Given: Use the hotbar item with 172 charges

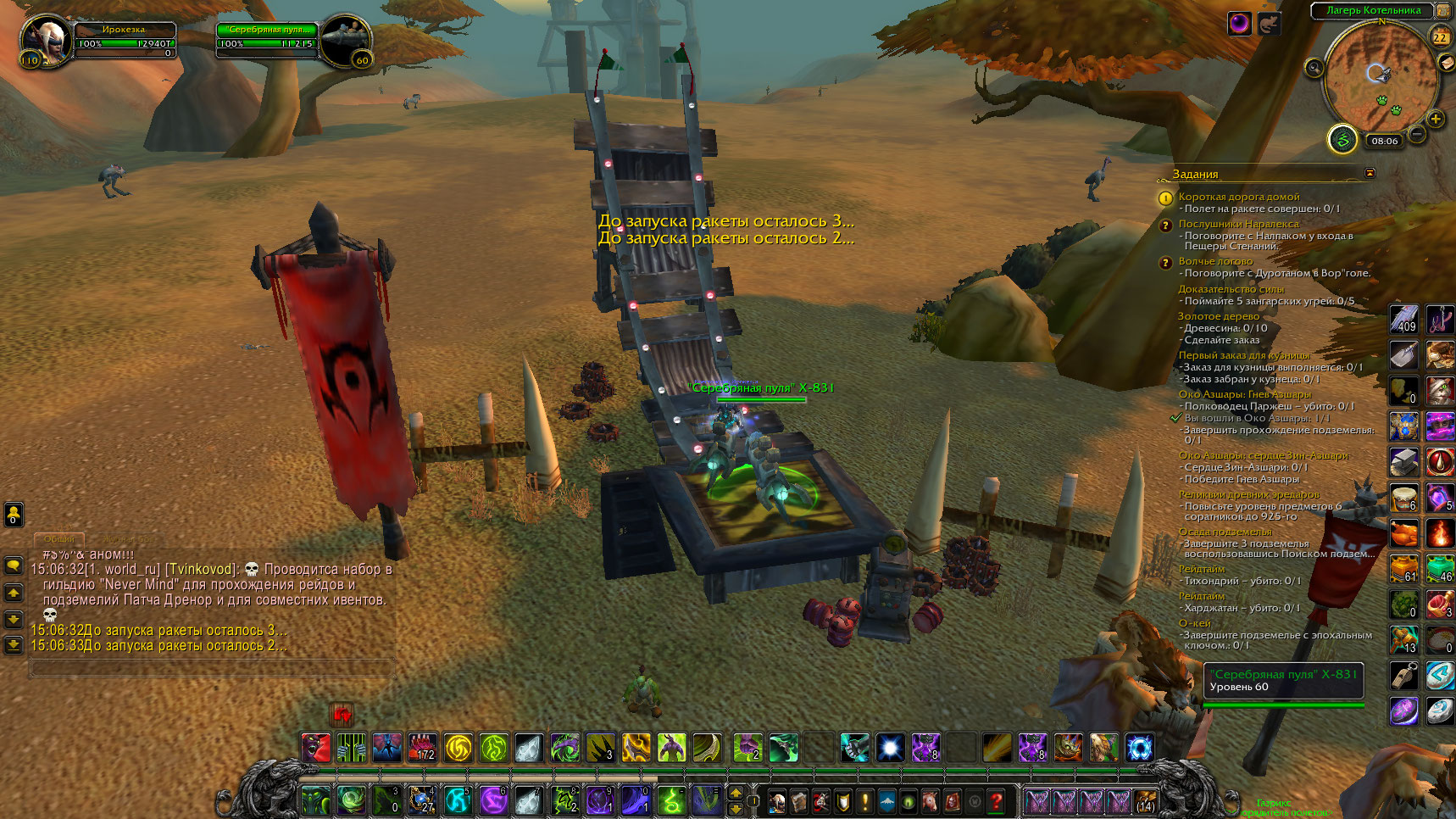Looking at the screenshot, I should 423,748.
